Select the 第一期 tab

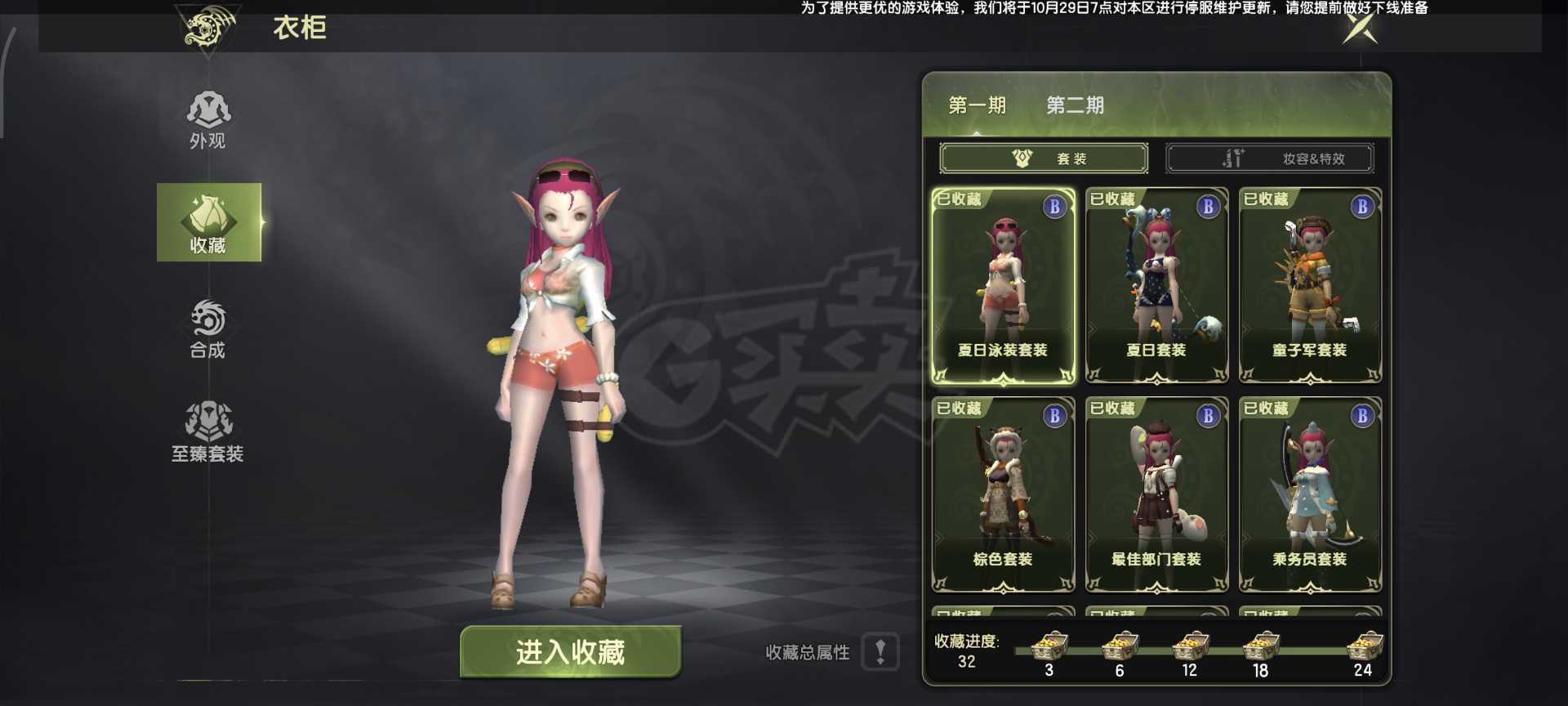[977, 105]
